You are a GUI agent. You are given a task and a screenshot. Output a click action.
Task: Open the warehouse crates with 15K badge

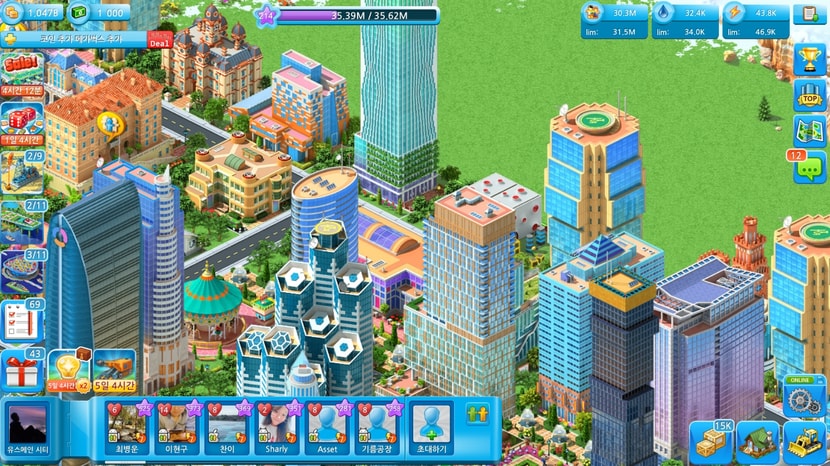click(x=711, y=442)
